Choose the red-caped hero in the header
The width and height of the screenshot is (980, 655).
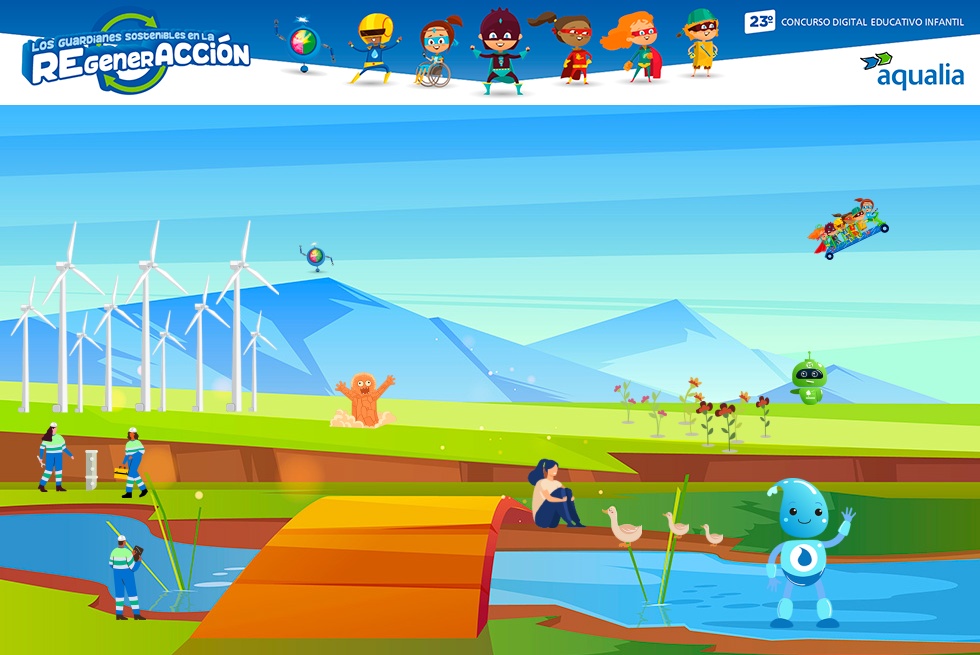pos(568,49)
